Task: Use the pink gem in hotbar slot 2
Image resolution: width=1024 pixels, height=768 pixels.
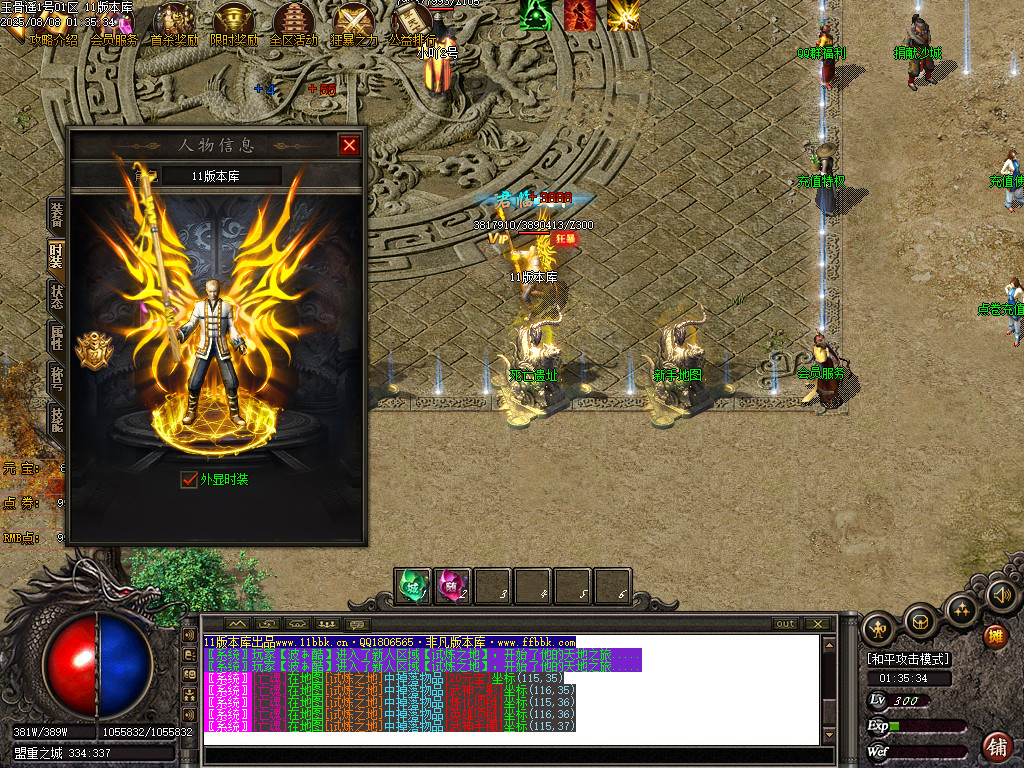Action: [x=452, y=585]
